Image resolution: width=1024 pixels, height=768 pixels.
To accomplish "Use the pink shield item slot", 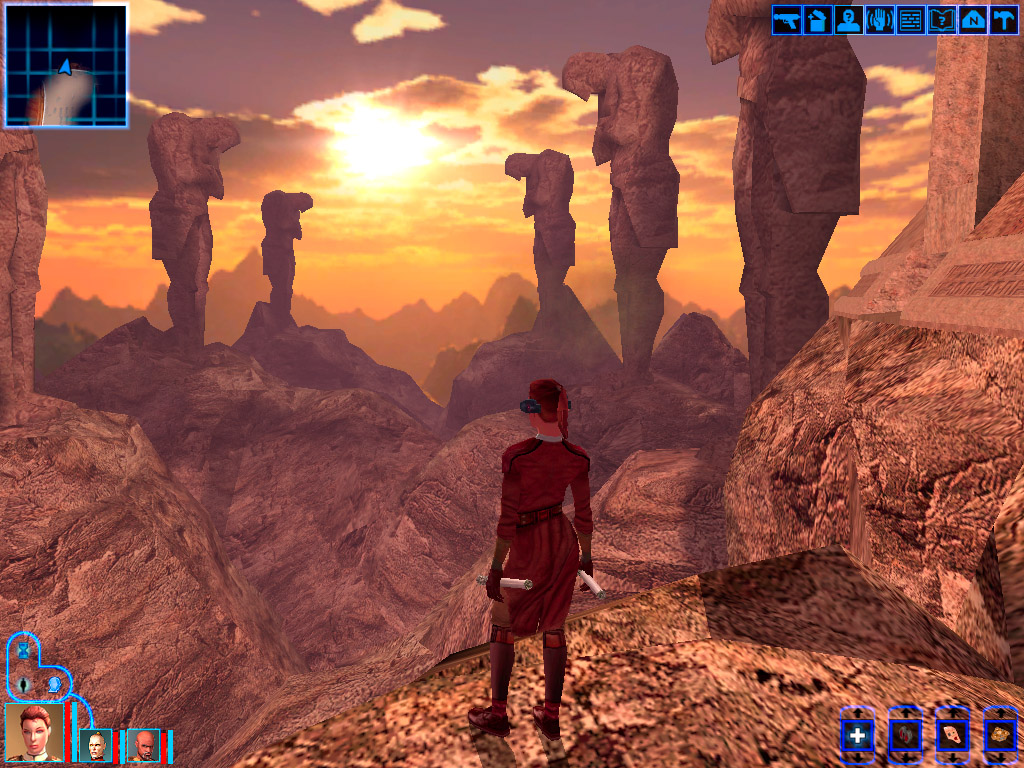I will (953, 737).
